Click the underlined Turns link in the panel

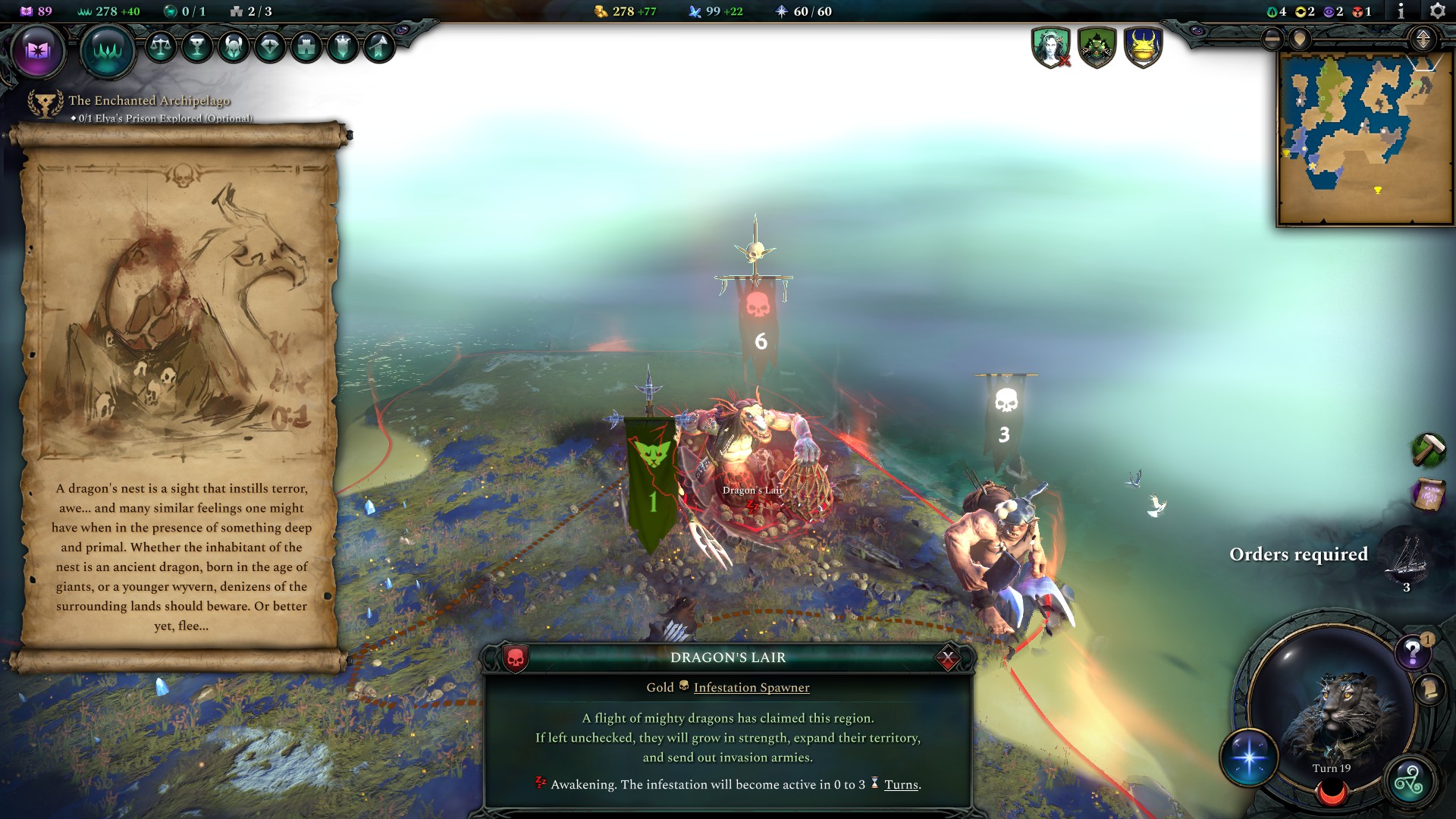pos(901,785)
